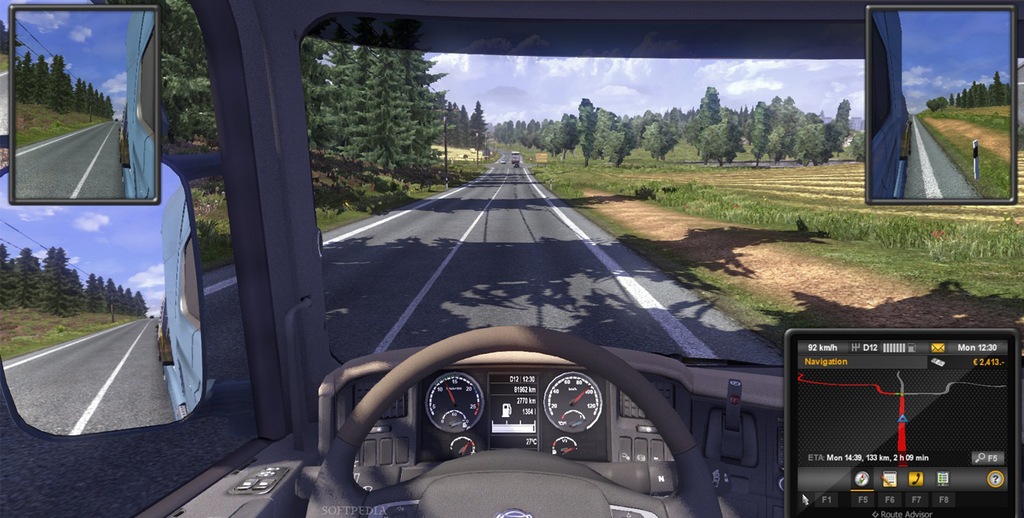Open the Navigation compass tab
1024x518 pixels.
pos(861,479)
